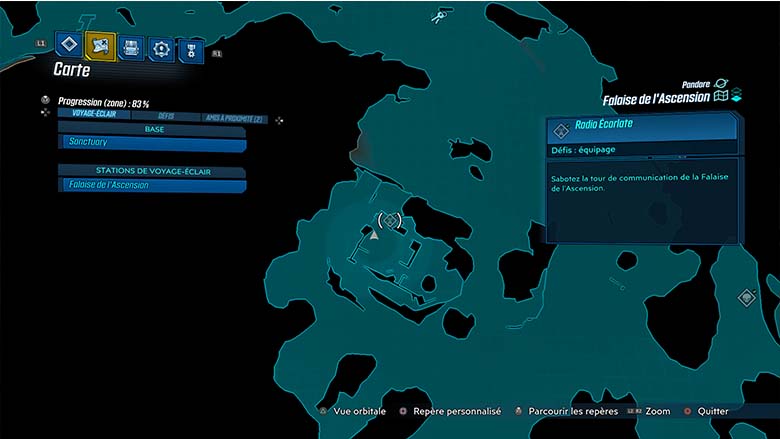Toggle the map layers icon

click(x=735, y=96)
